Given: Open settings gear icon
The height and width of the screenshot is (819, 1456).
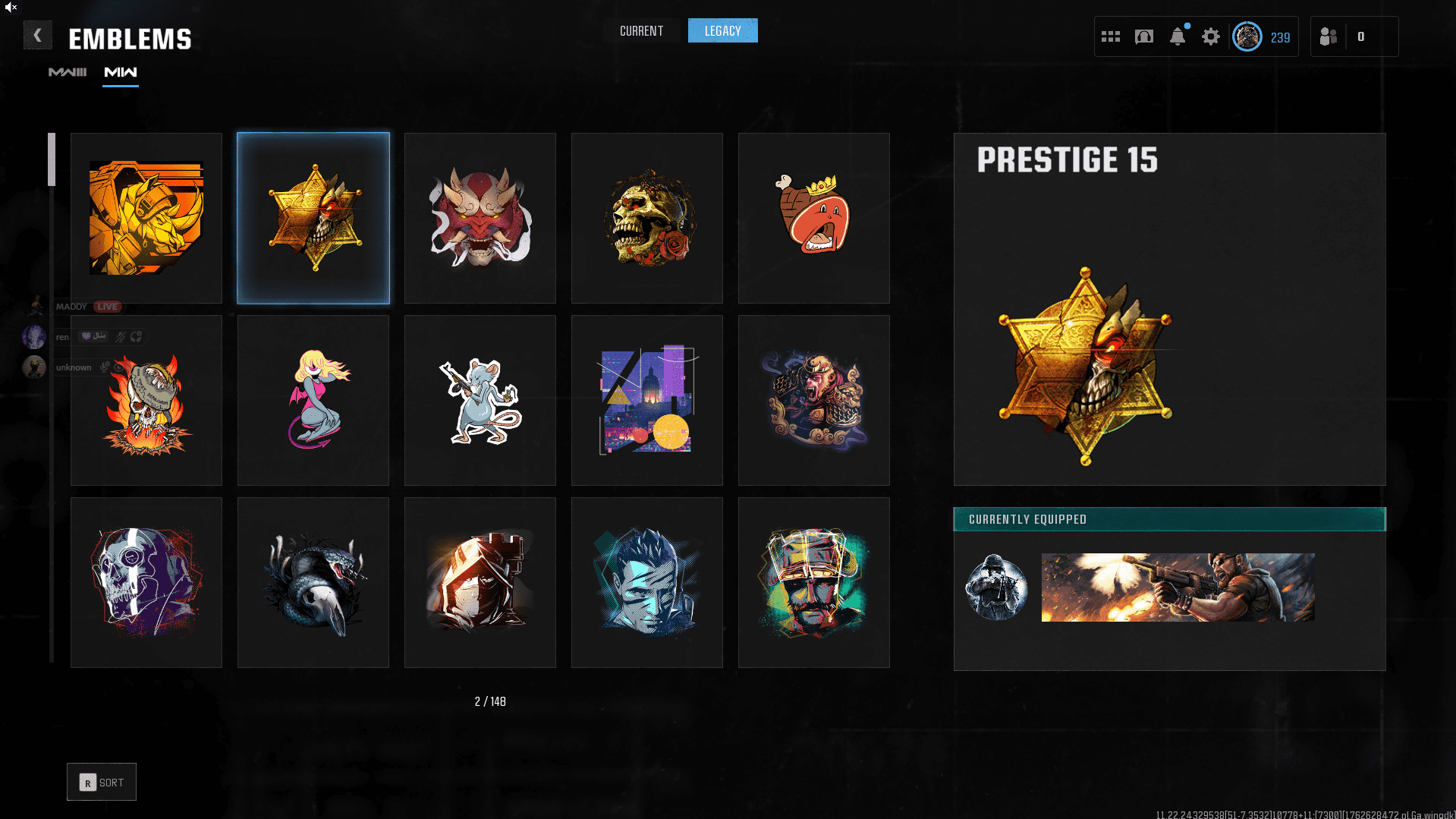Looking at the screenshot, I should 1210,36.
